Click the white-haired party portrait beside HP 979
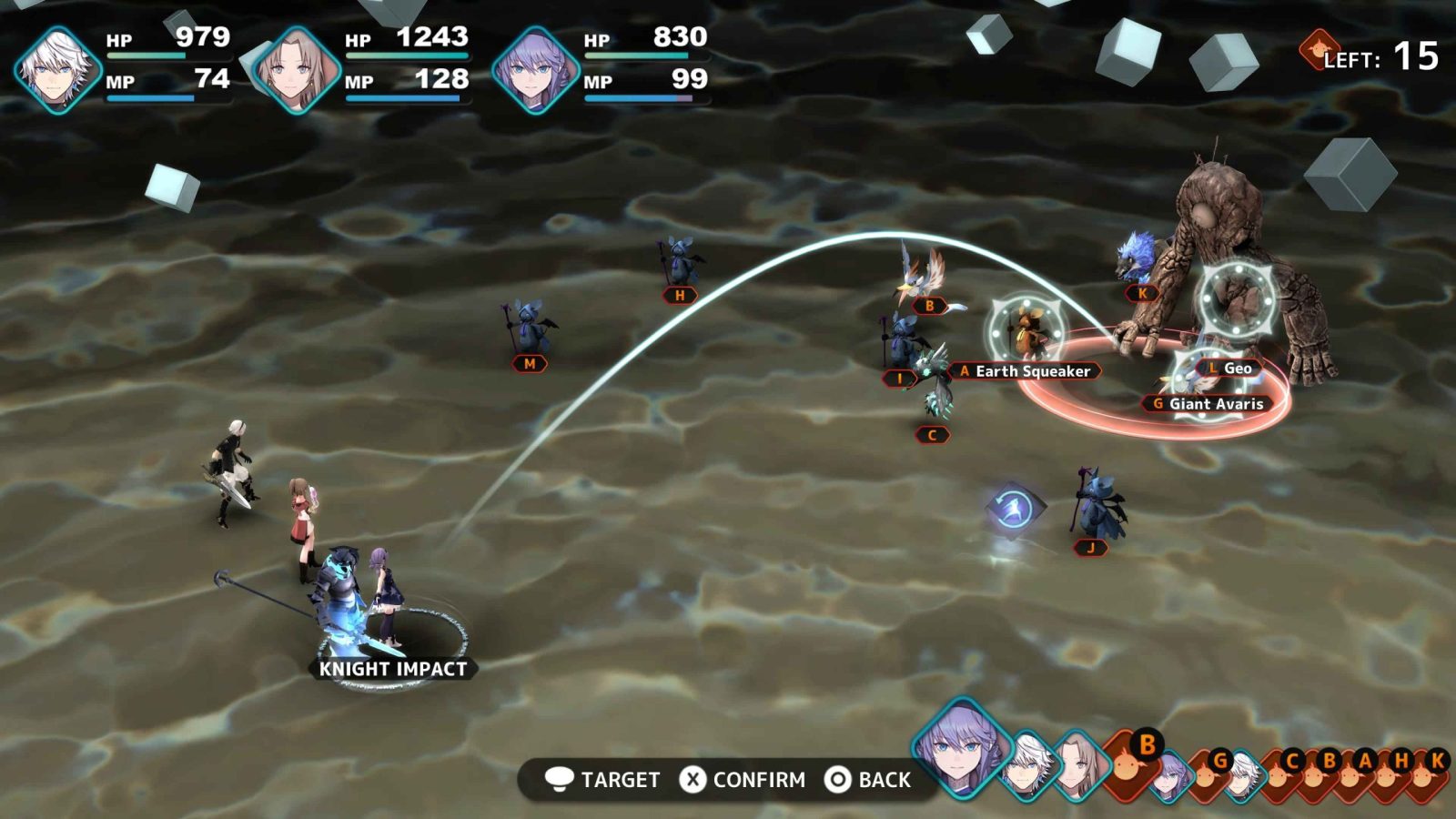This screenshot has width=1456, height=819. tap(57, 70)
